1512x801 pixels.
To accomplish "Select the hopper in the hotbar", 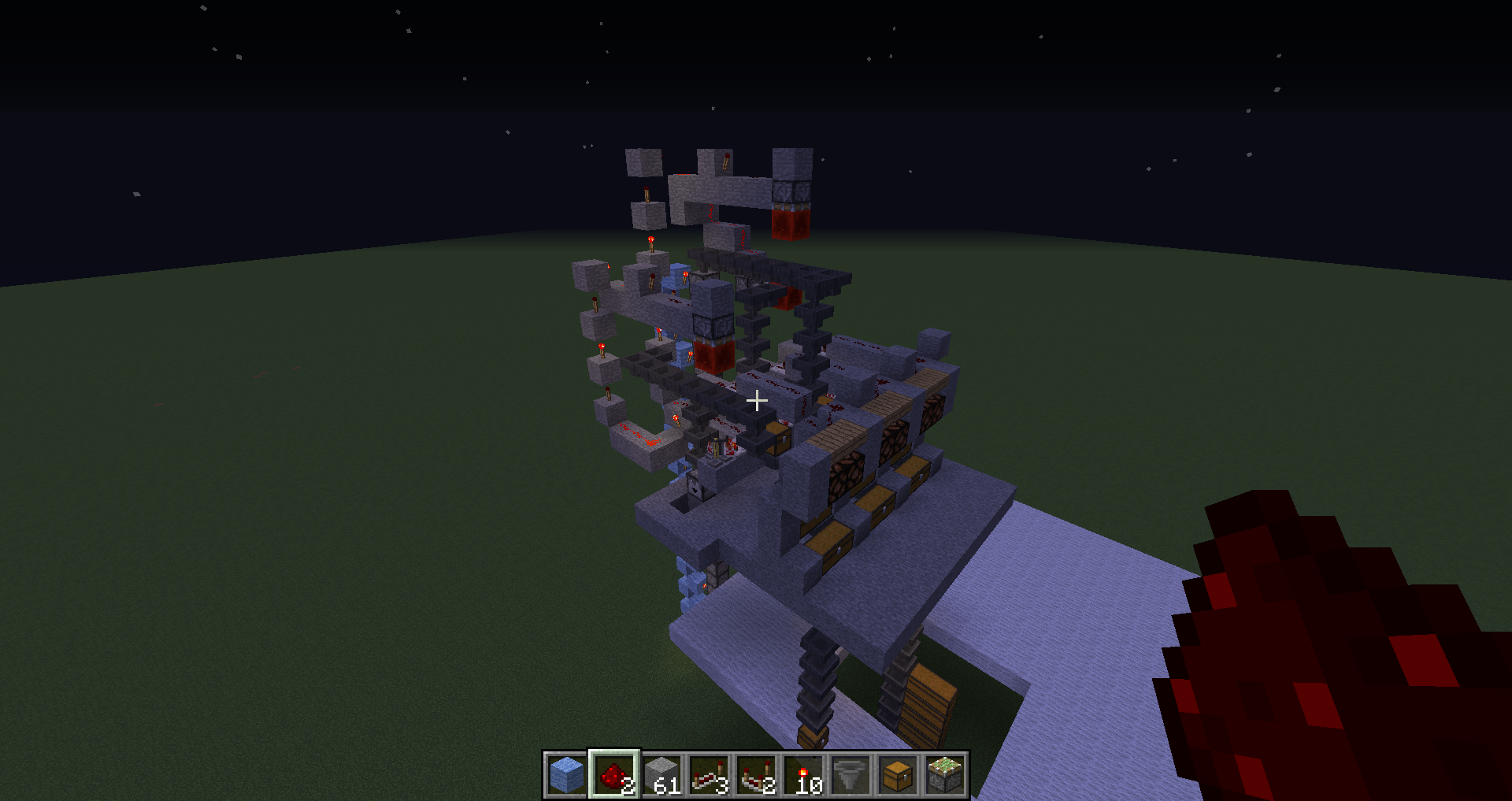I will 850,775.
